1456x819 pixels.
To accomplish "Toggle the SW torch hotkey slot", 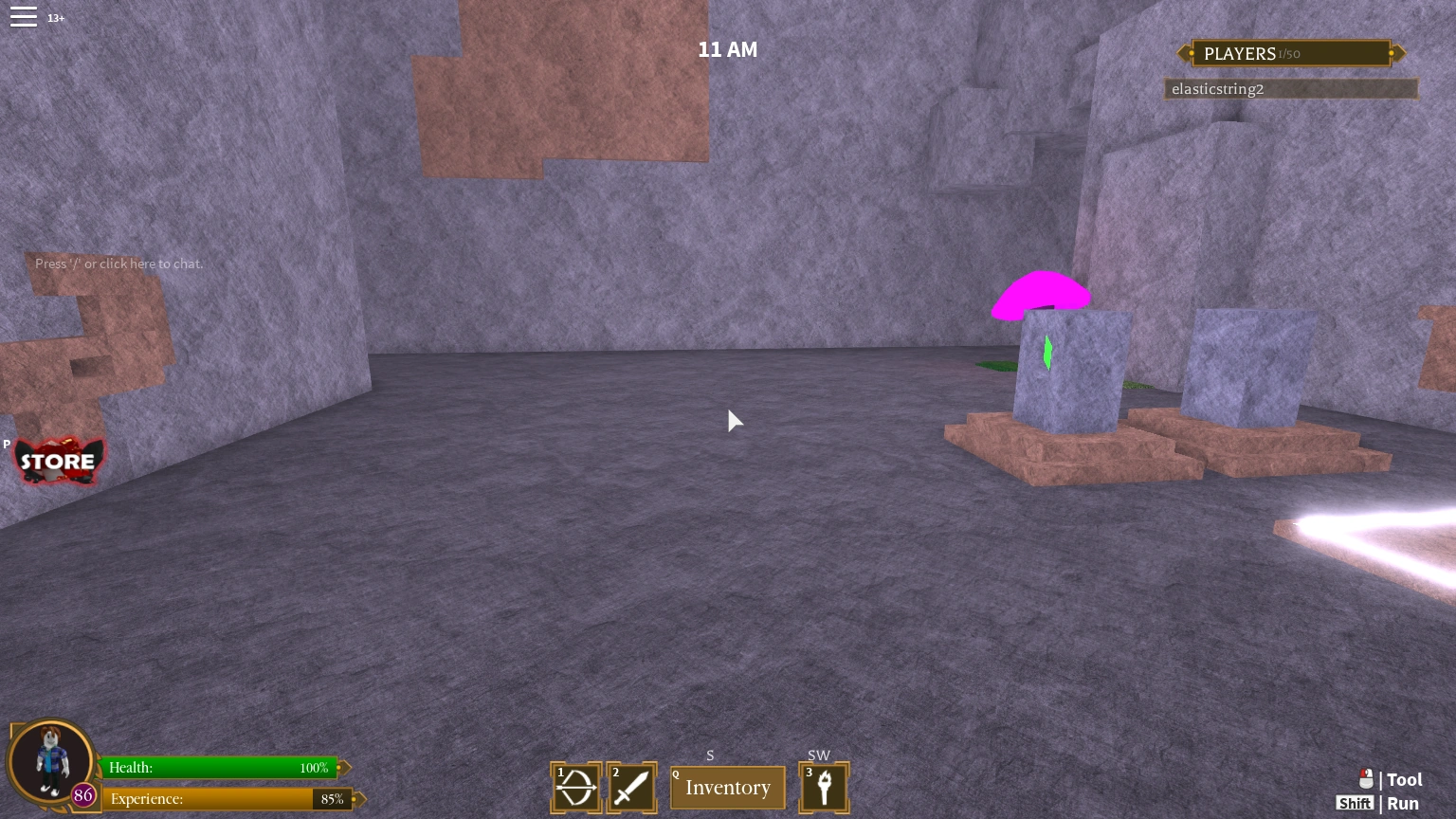I will [819, 755].
